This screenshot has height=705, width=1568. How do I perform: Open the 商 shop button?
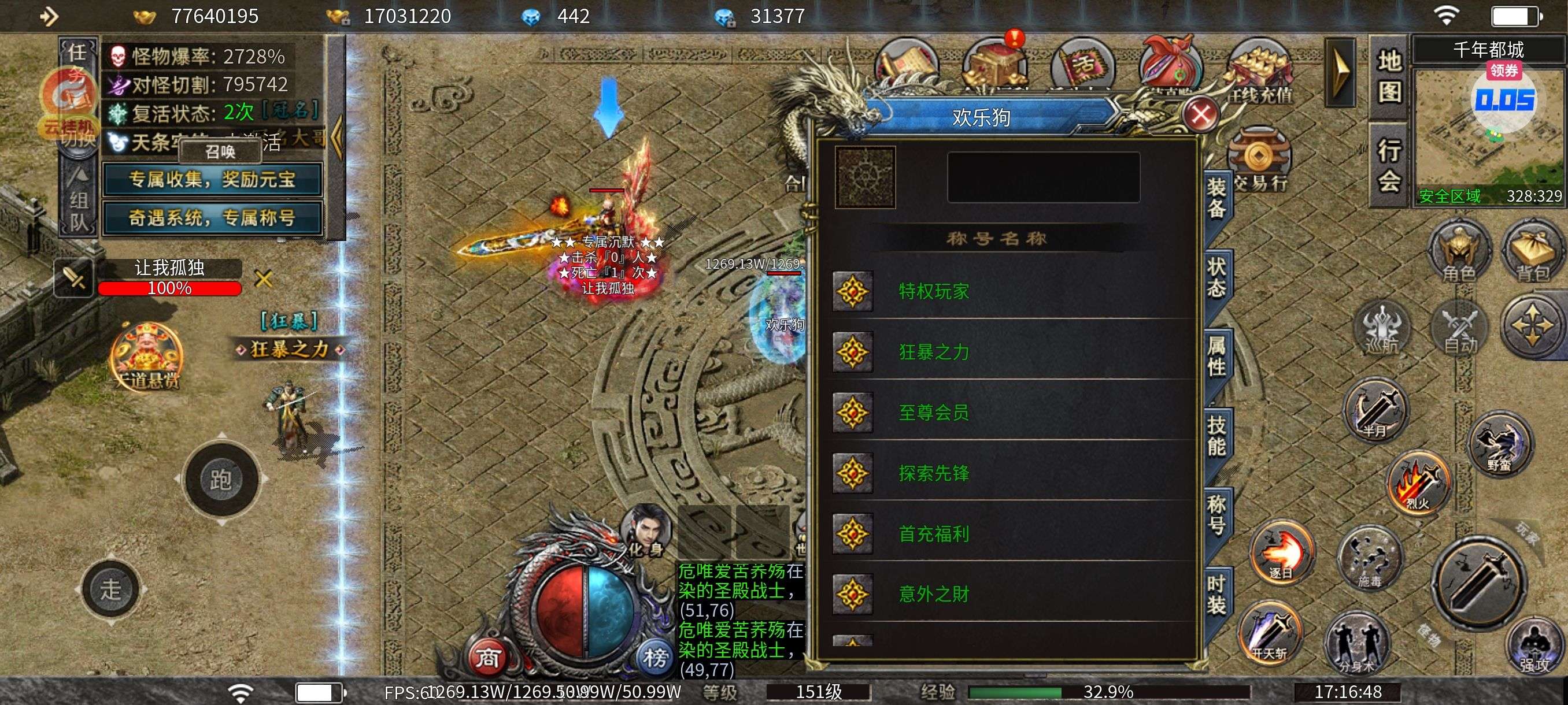click(487, 657)
